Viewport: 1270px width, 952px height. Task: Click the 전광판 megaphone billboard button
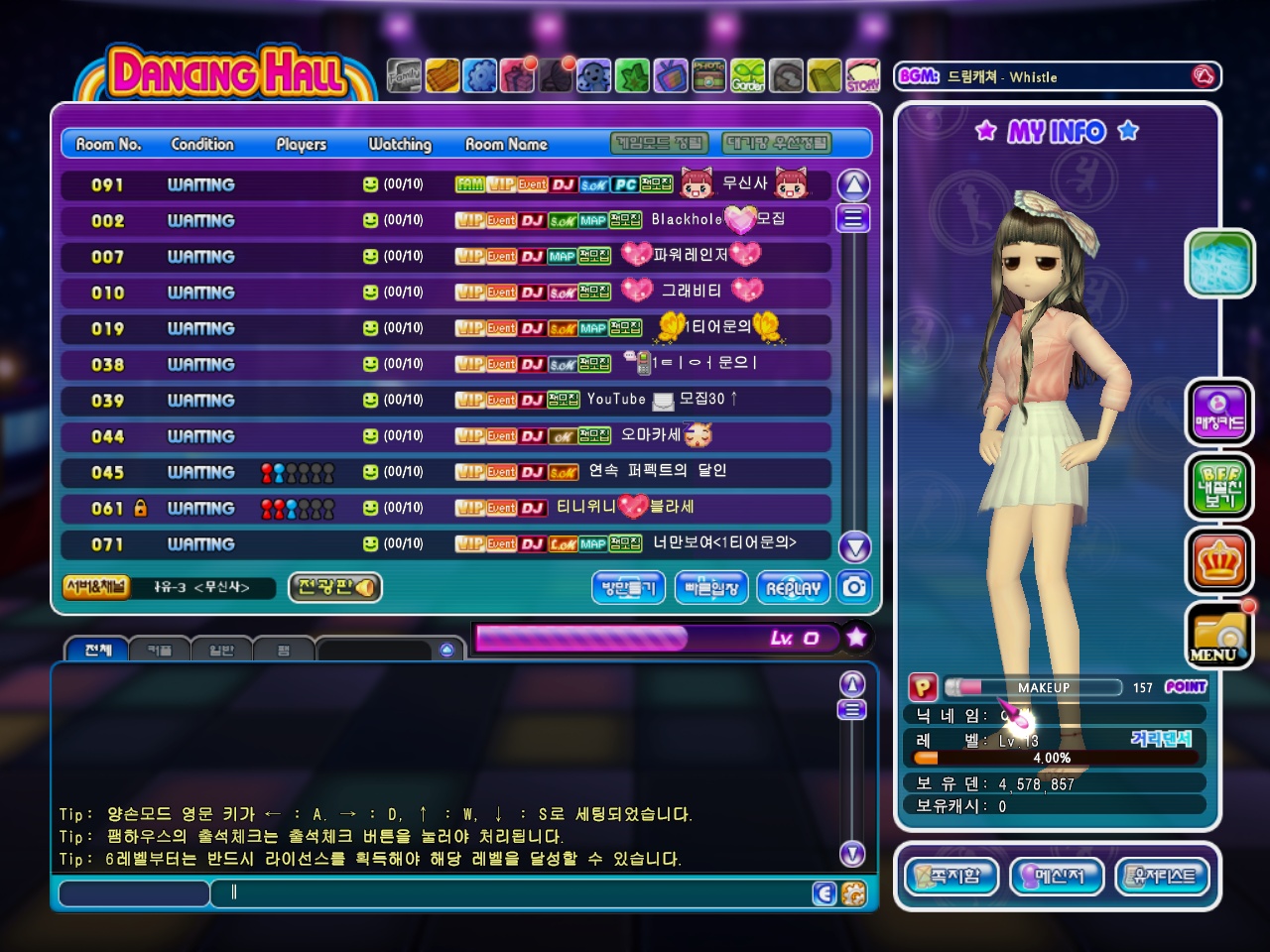[x=335, y=587]
